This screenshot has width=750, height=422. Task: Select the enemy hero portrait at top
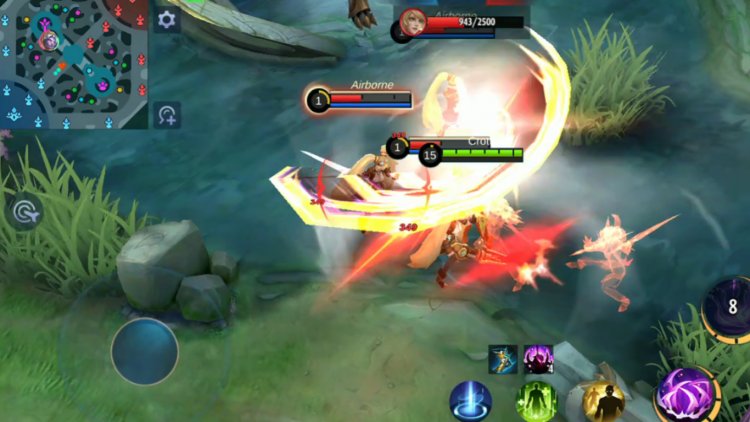tap(411, 21)
